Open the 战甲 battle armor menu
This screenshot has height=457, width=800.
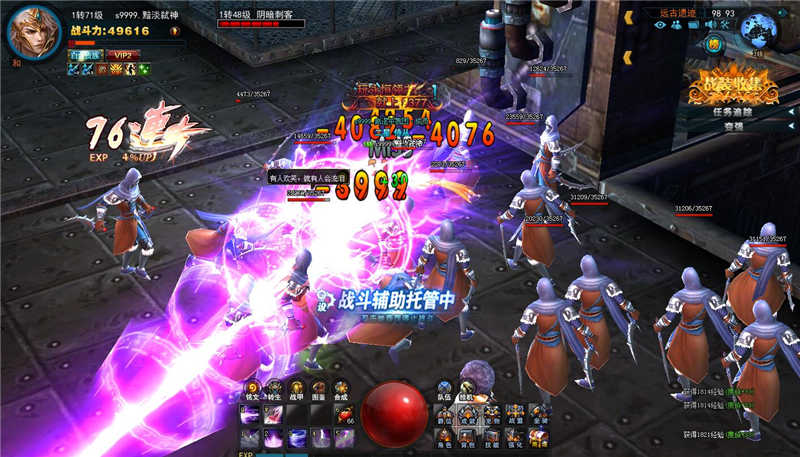pyautogui.click(x=297, y=388)
